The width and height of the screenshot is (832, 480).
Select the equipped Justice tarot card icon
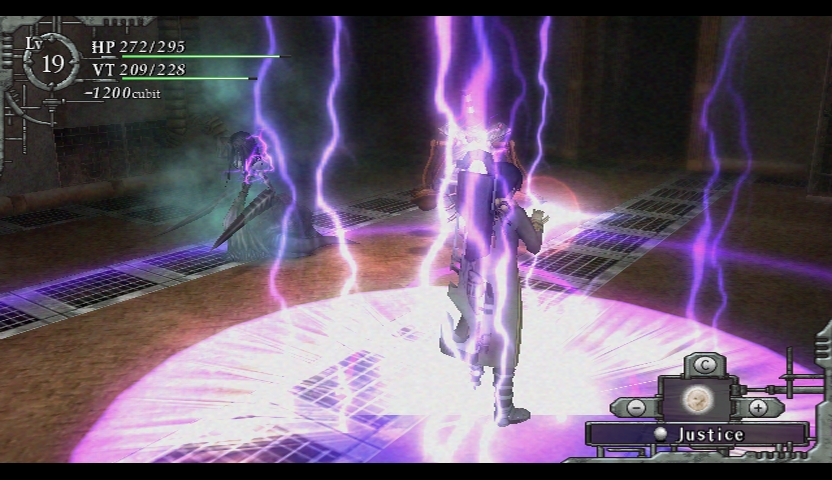coord(696,401)
